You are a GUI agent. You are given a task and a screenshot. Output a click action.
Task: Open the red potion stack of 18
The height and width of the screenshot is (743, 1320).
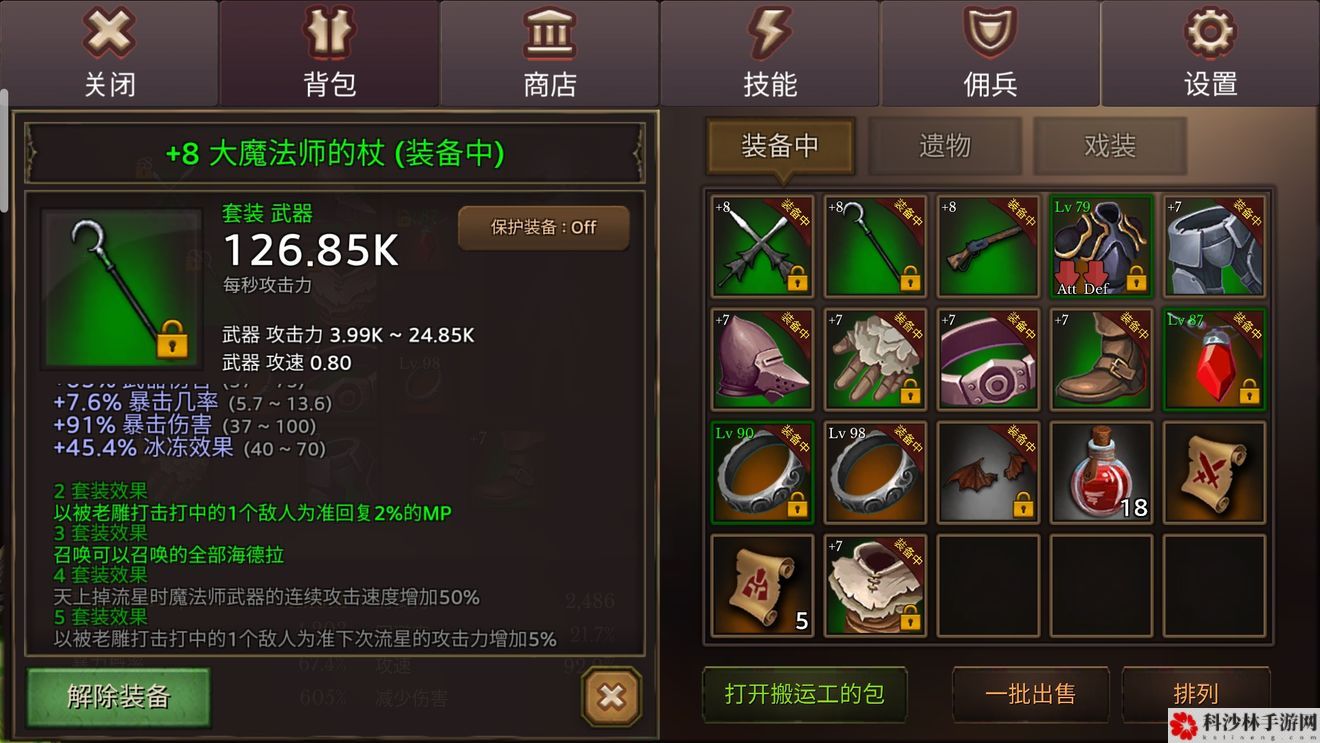click(1101, 473)
